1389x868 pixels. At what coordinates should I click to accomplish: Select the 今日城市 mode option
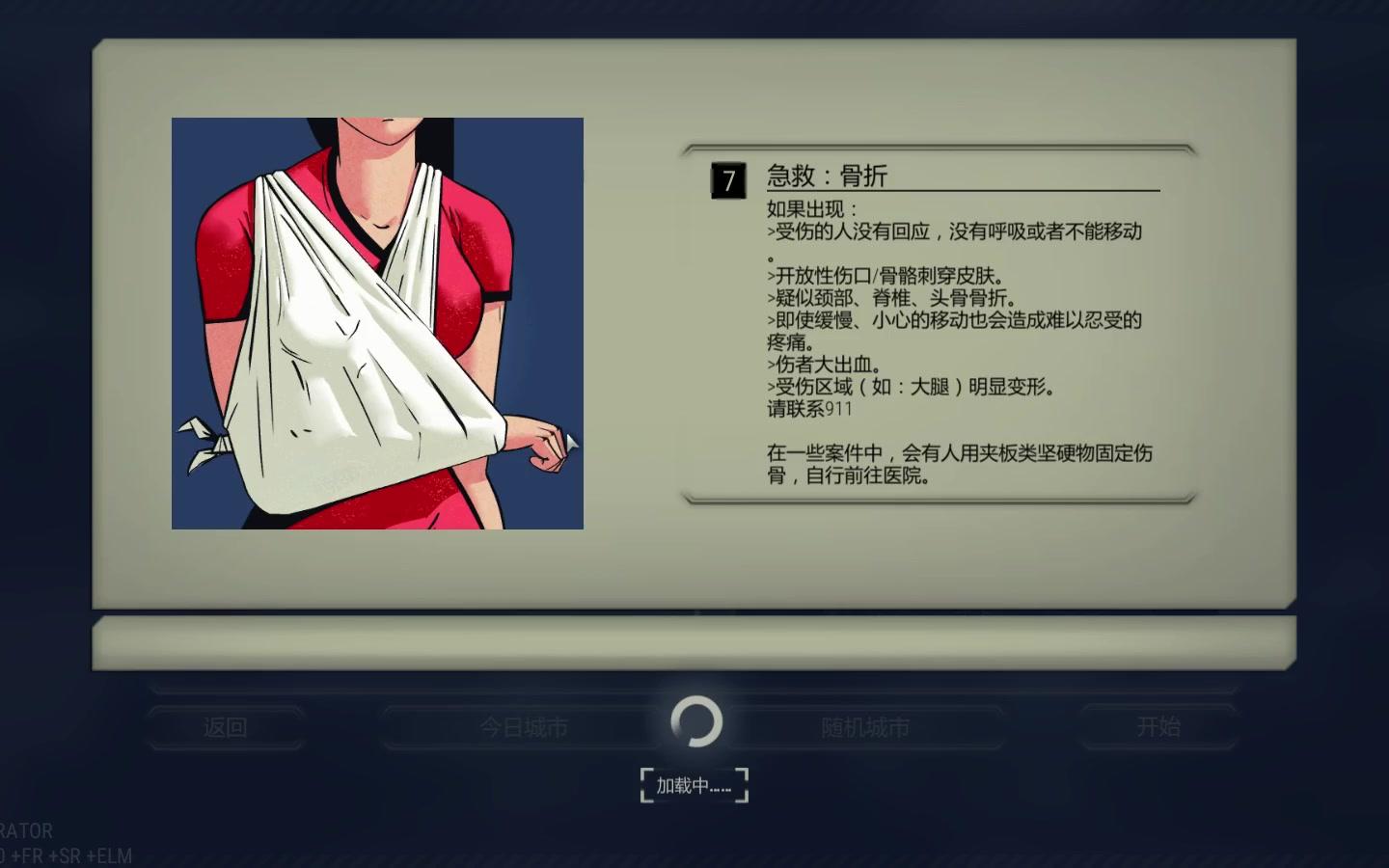[521, 726]
